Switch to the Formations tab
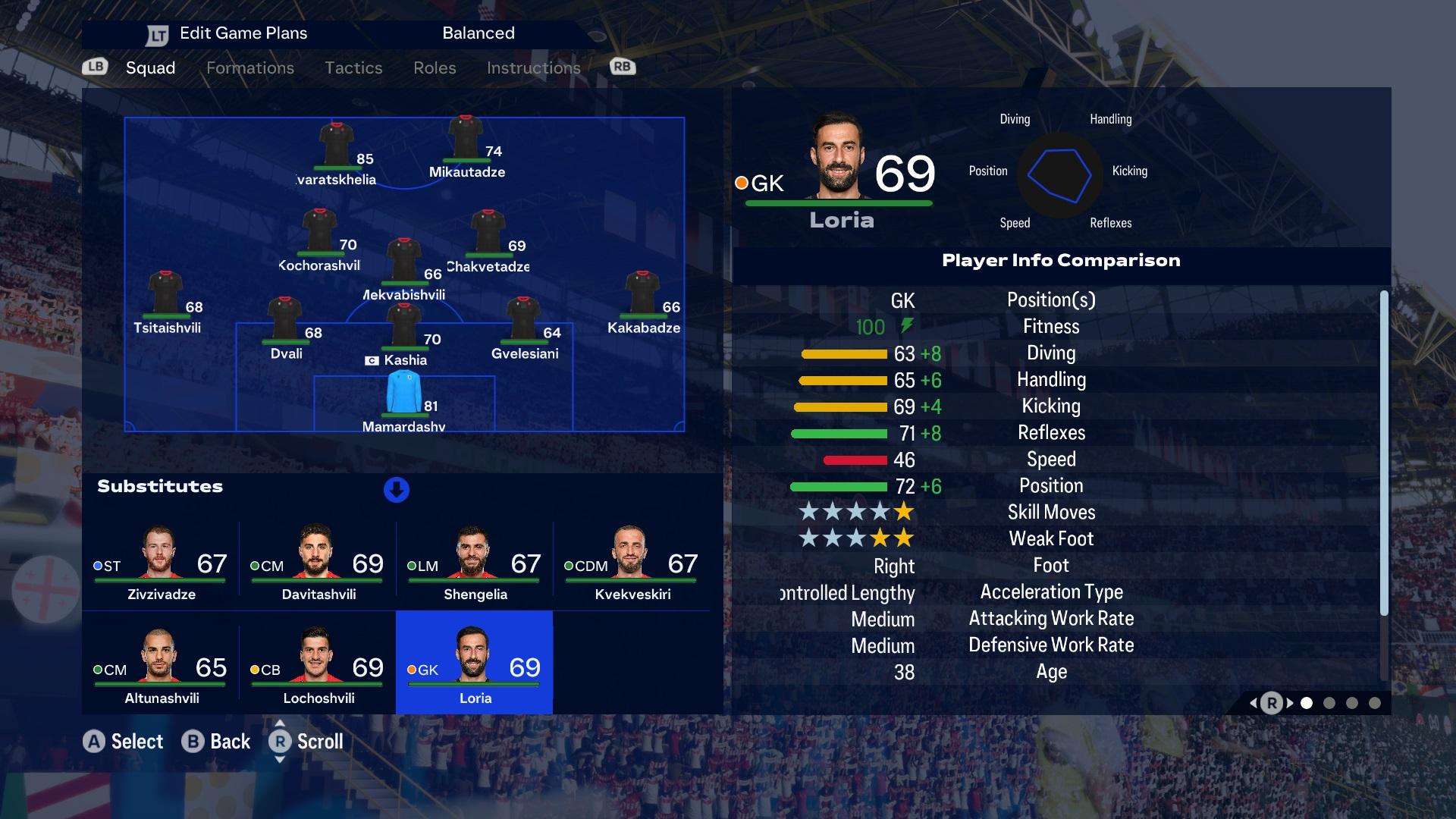This screenshot has width=1456, height=819. (249, 68)
